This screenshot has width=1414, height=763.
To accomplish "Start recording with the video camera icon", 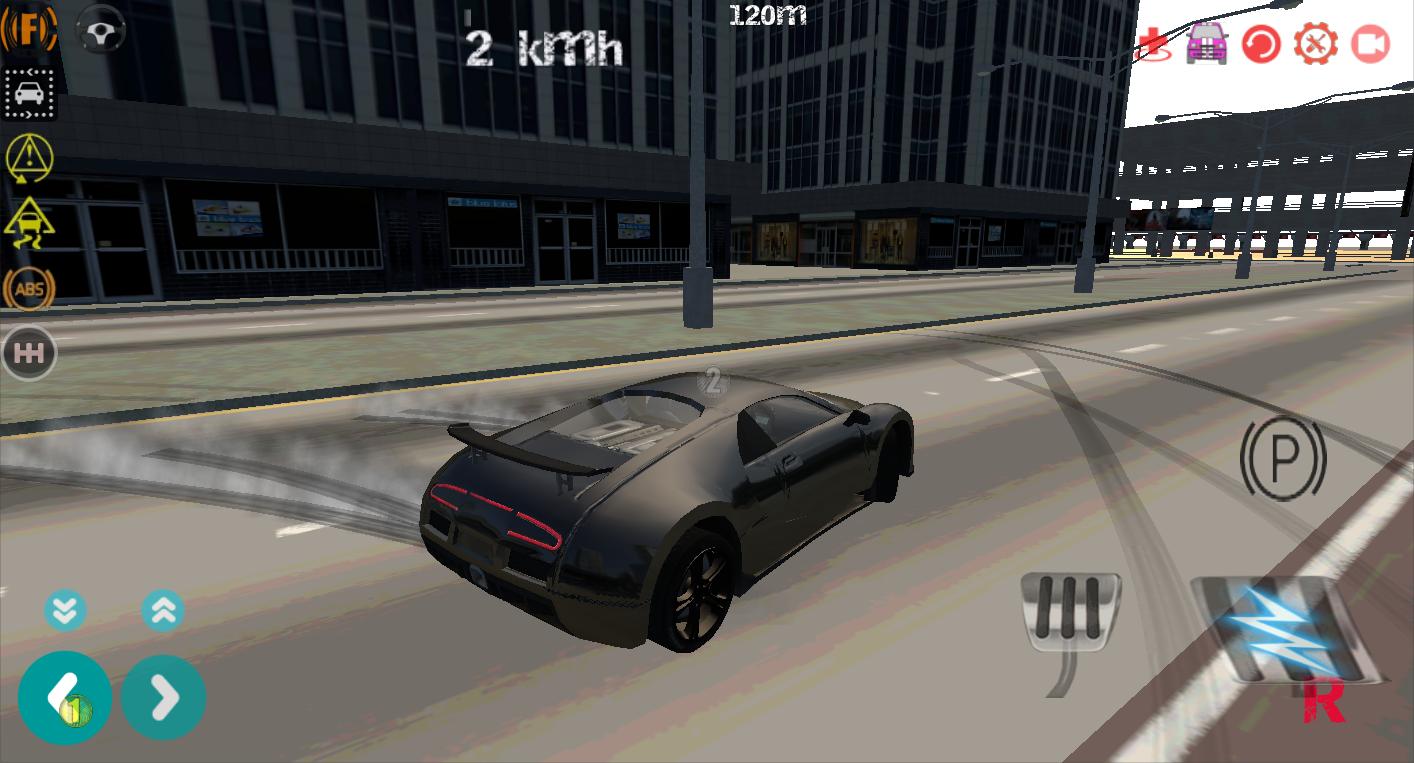I will click(x=1372, y=44).
